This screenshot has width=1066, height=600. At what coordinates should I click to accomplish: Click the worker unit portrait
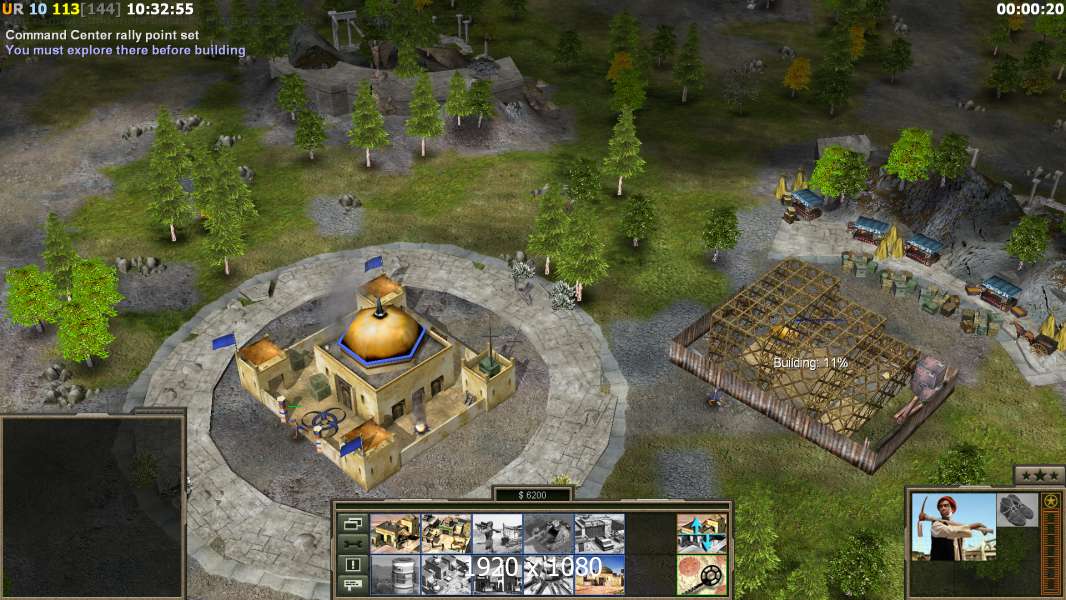click(954, 526)
